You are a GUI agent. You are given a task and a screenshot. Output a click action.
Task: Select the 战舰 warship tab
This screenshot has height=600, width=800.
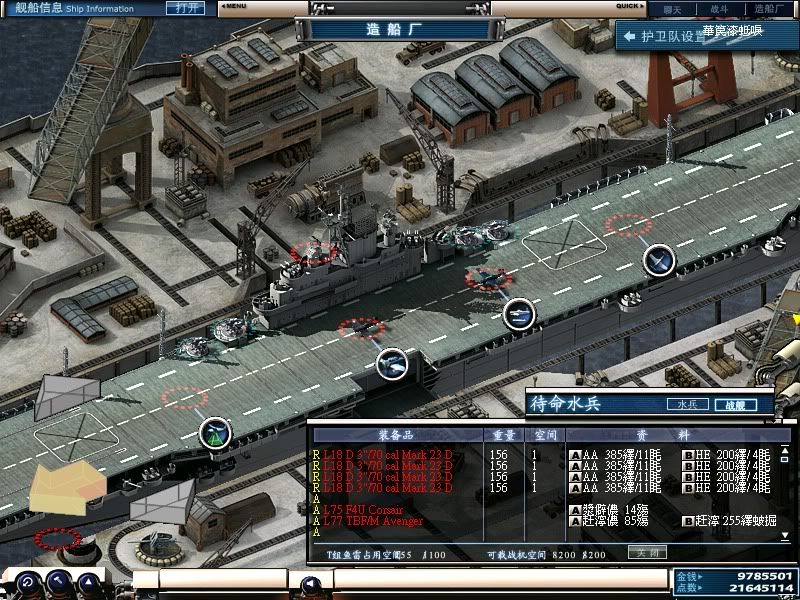tap(734, 405)
